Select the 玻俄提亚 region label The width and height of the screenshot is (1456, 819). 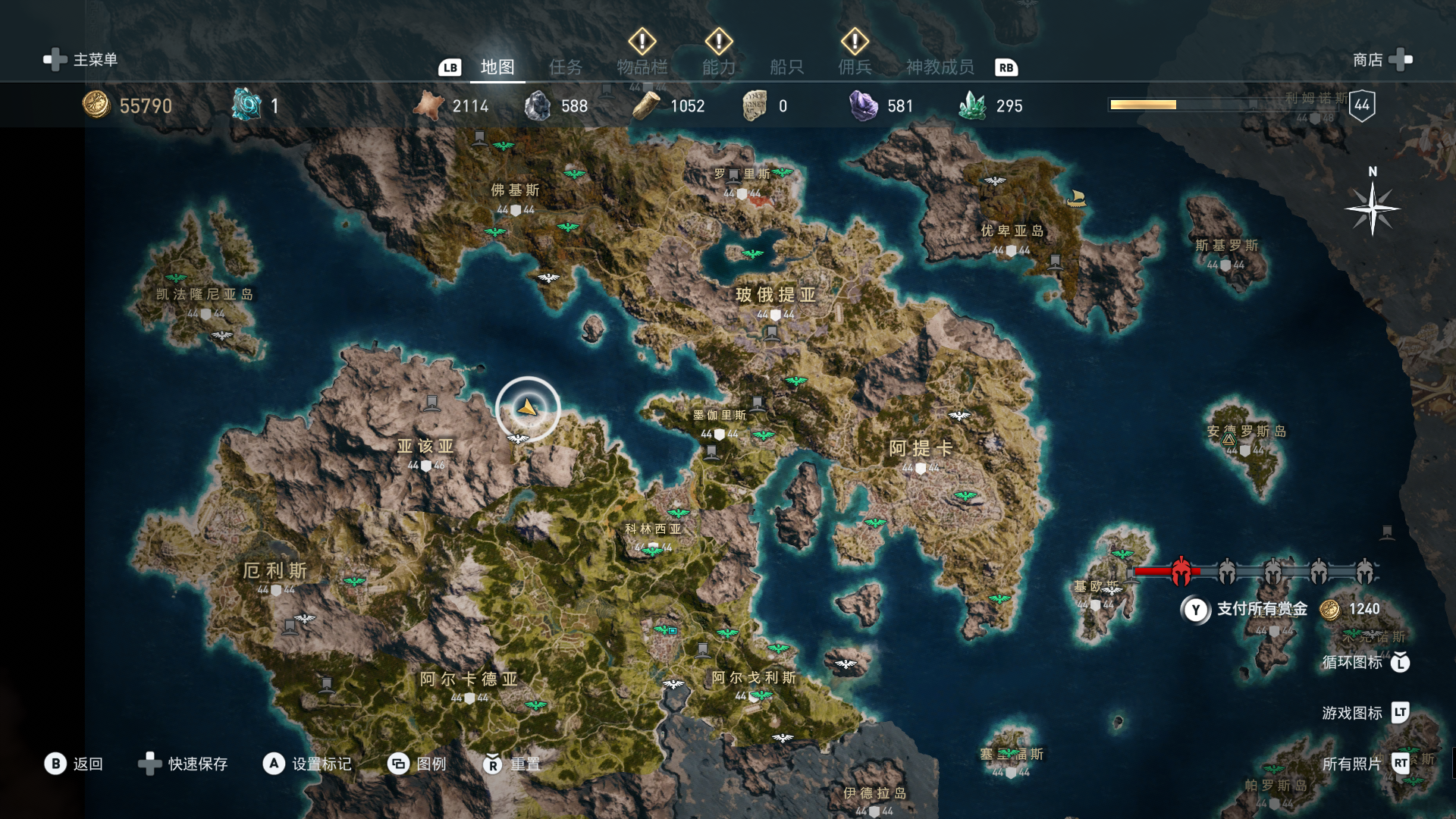775,295
